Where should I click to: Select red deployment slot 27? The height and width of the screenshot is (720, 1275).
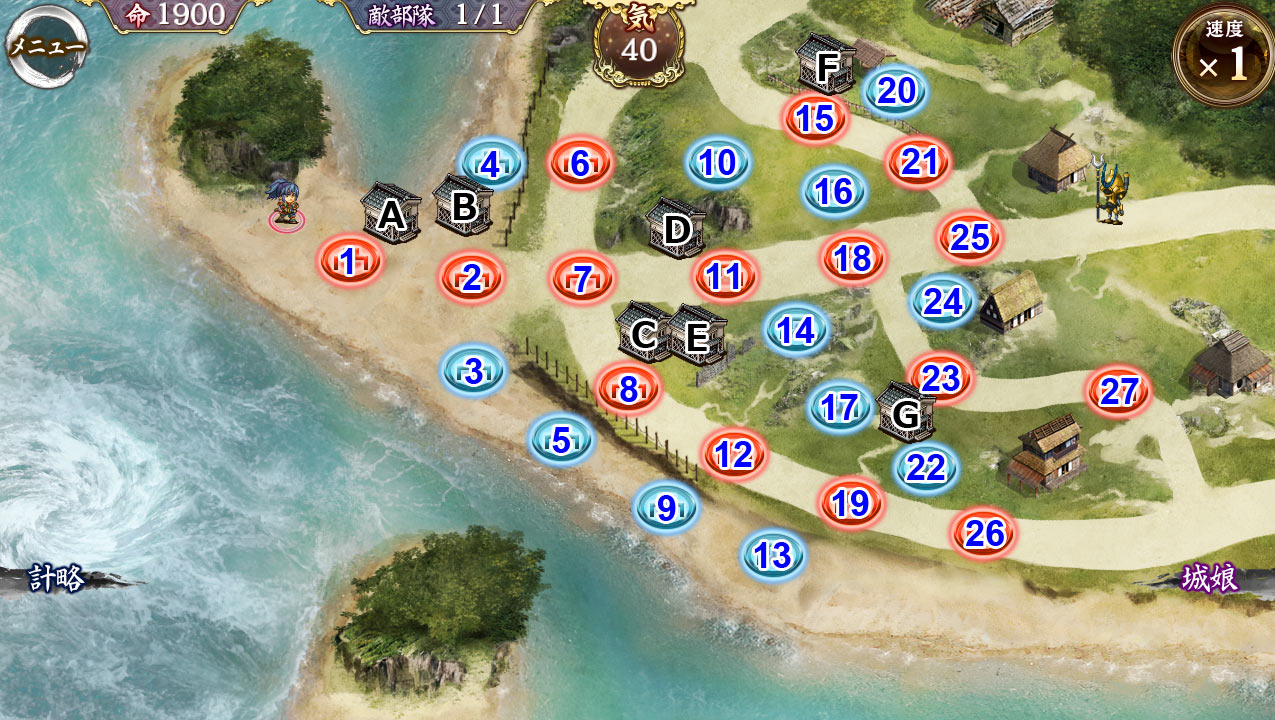(1119, 392)
